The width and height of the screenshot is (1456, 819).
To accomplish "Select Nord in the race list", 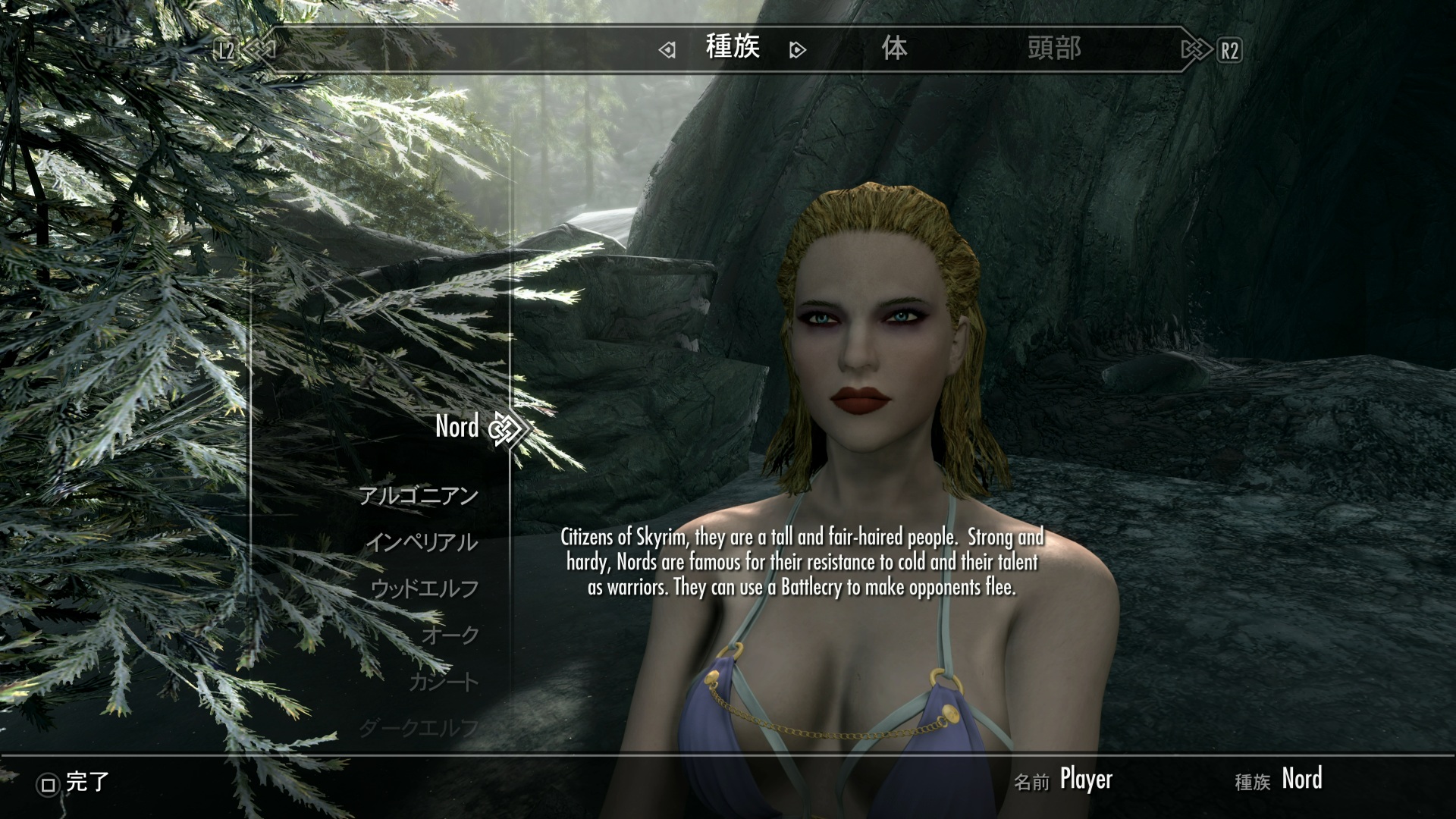I will [457, 427].
